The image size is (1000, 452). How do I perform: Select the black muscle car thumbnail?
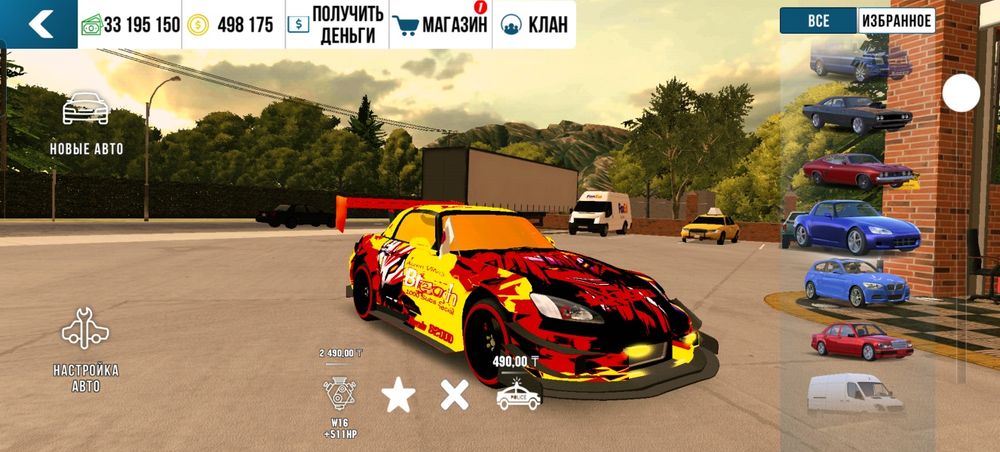coord(856,114)
